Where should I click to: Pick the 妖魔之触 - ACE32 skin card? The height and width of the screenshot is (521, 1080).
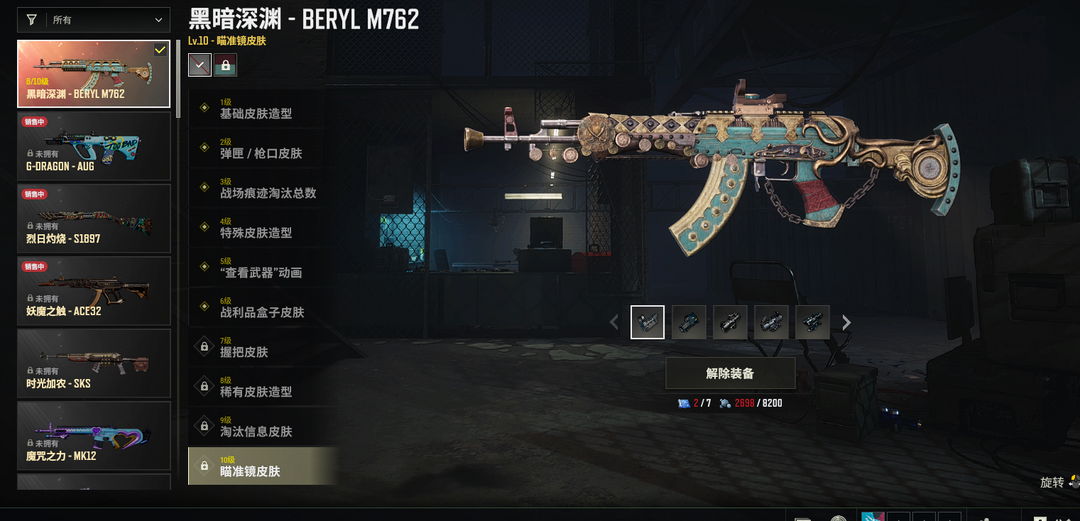click(94, 291)
